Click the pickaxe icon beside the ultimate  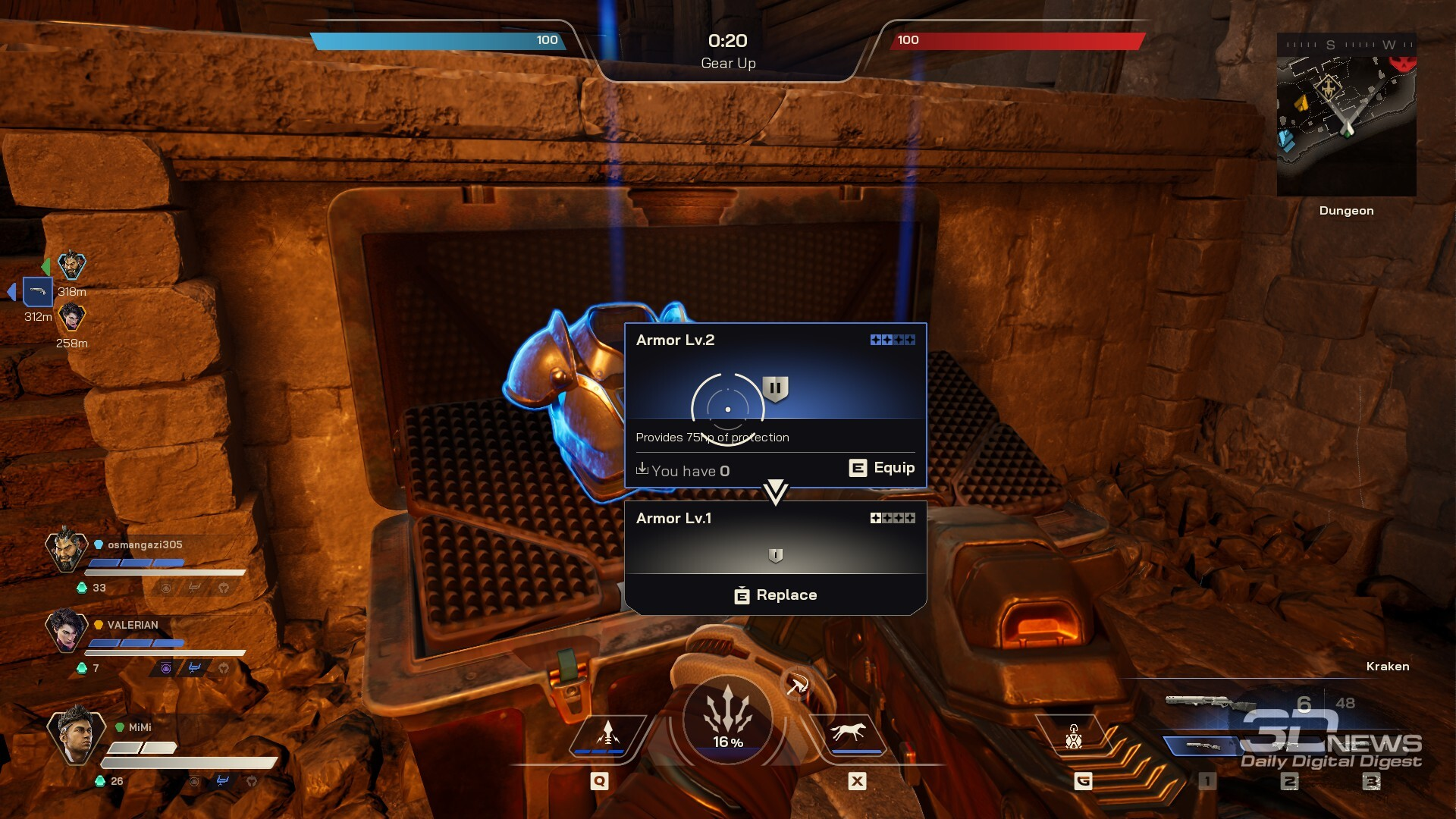coord(796,686)
